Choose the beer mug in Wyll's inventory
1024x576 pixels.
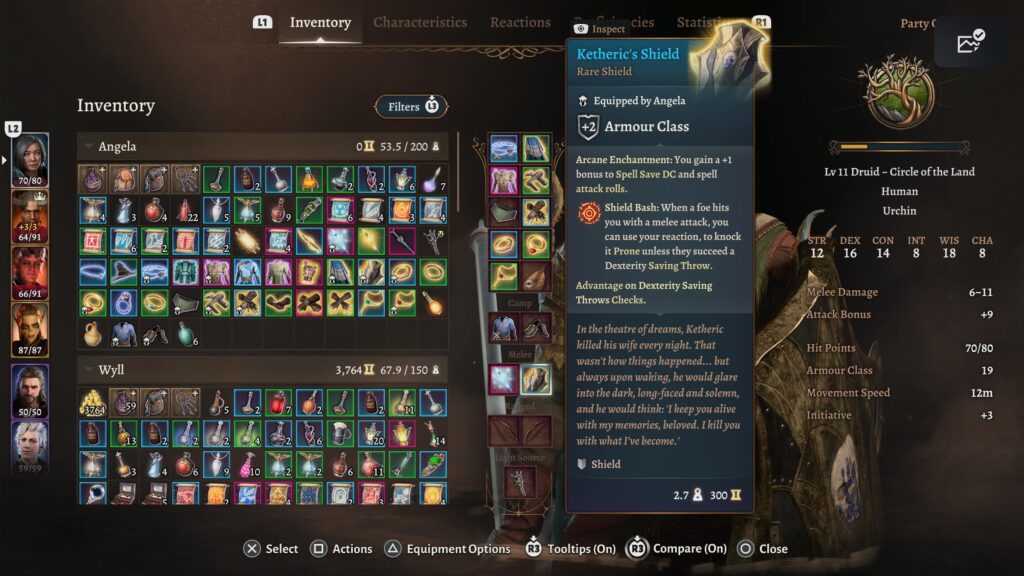click(x=340, y=434)
